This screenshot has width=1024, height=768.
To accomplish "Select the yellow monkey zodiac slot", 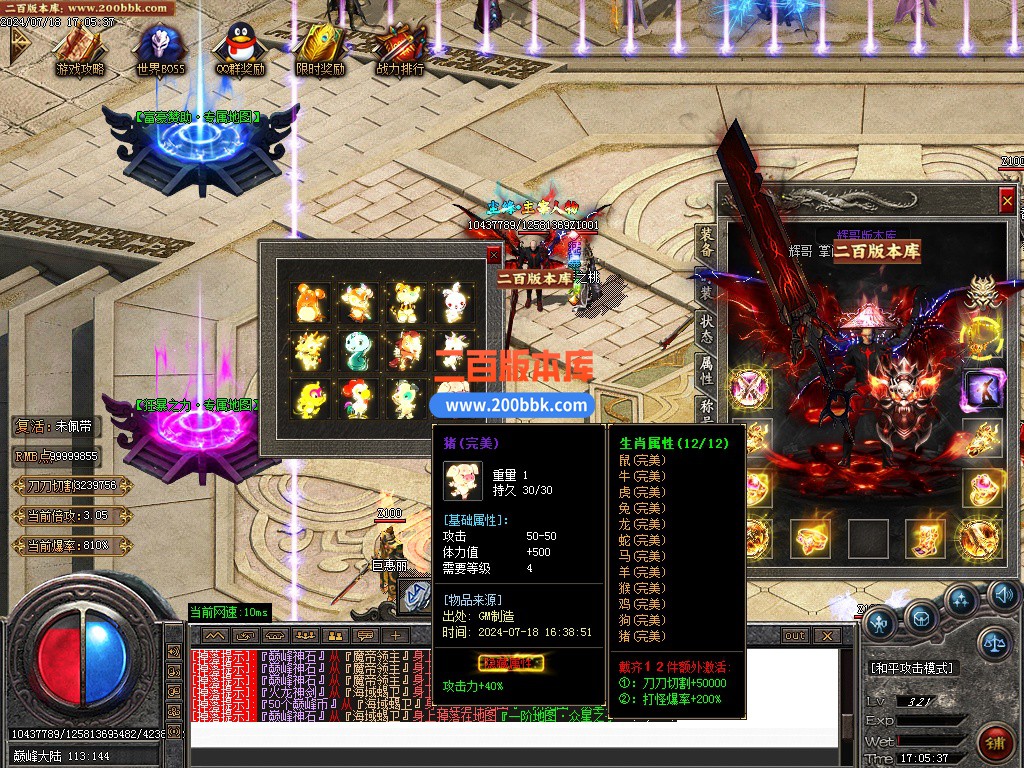I will pos(309,397).
